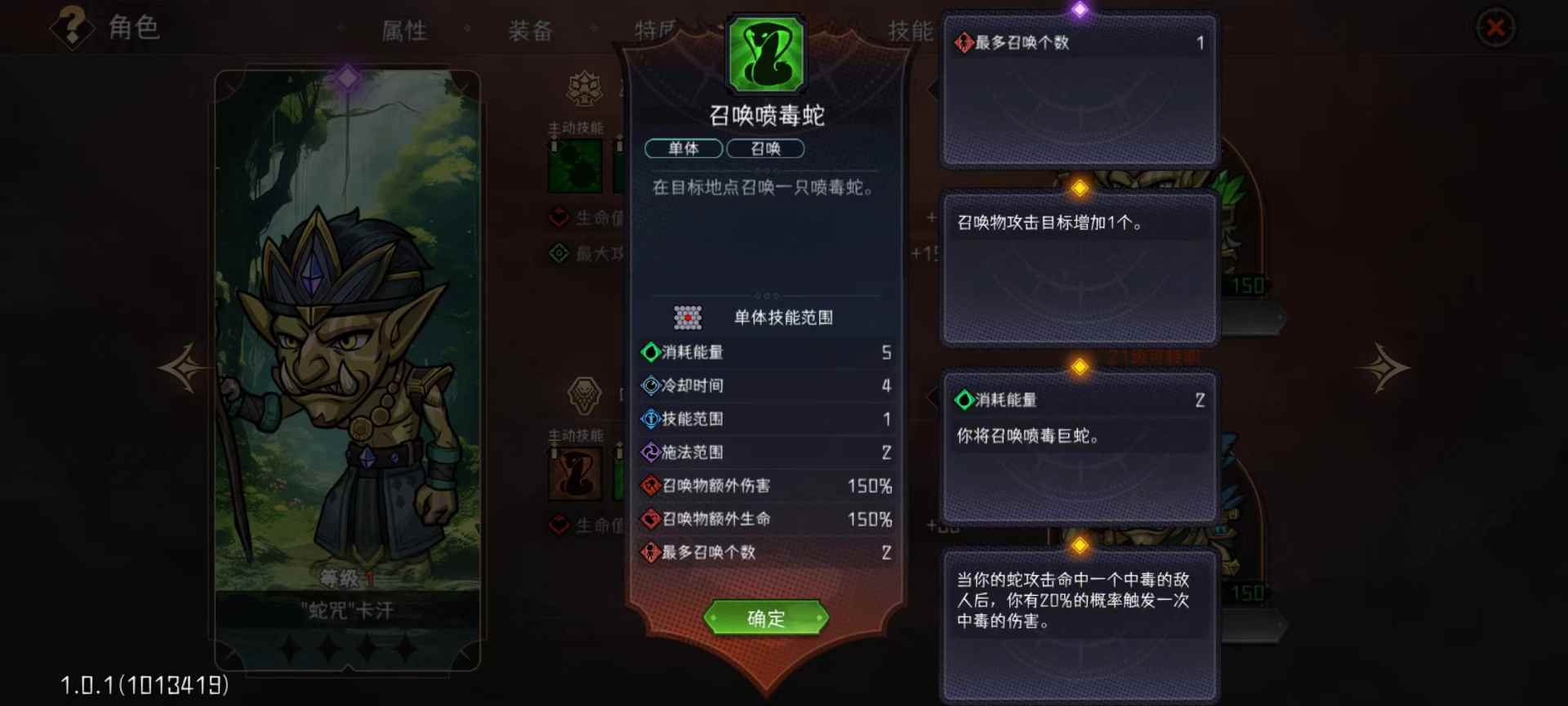Toggle the purple diamond node above 最多召唤个数 card
The height and width of the screenshot is (706, 1568).
coord(1080,8)
